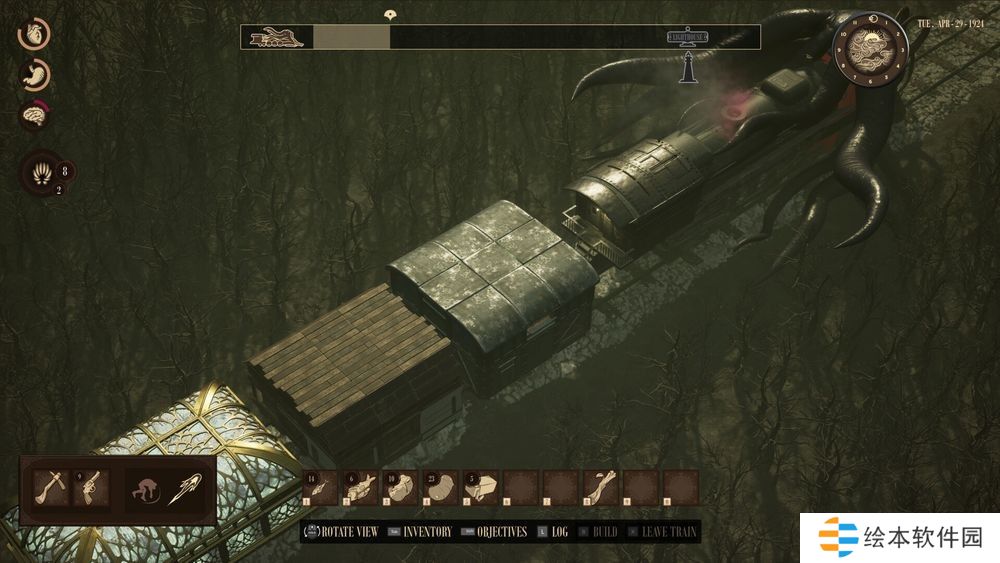Click the day-night clock dial
1000x563 pixels.
click(x=867, y=47)
